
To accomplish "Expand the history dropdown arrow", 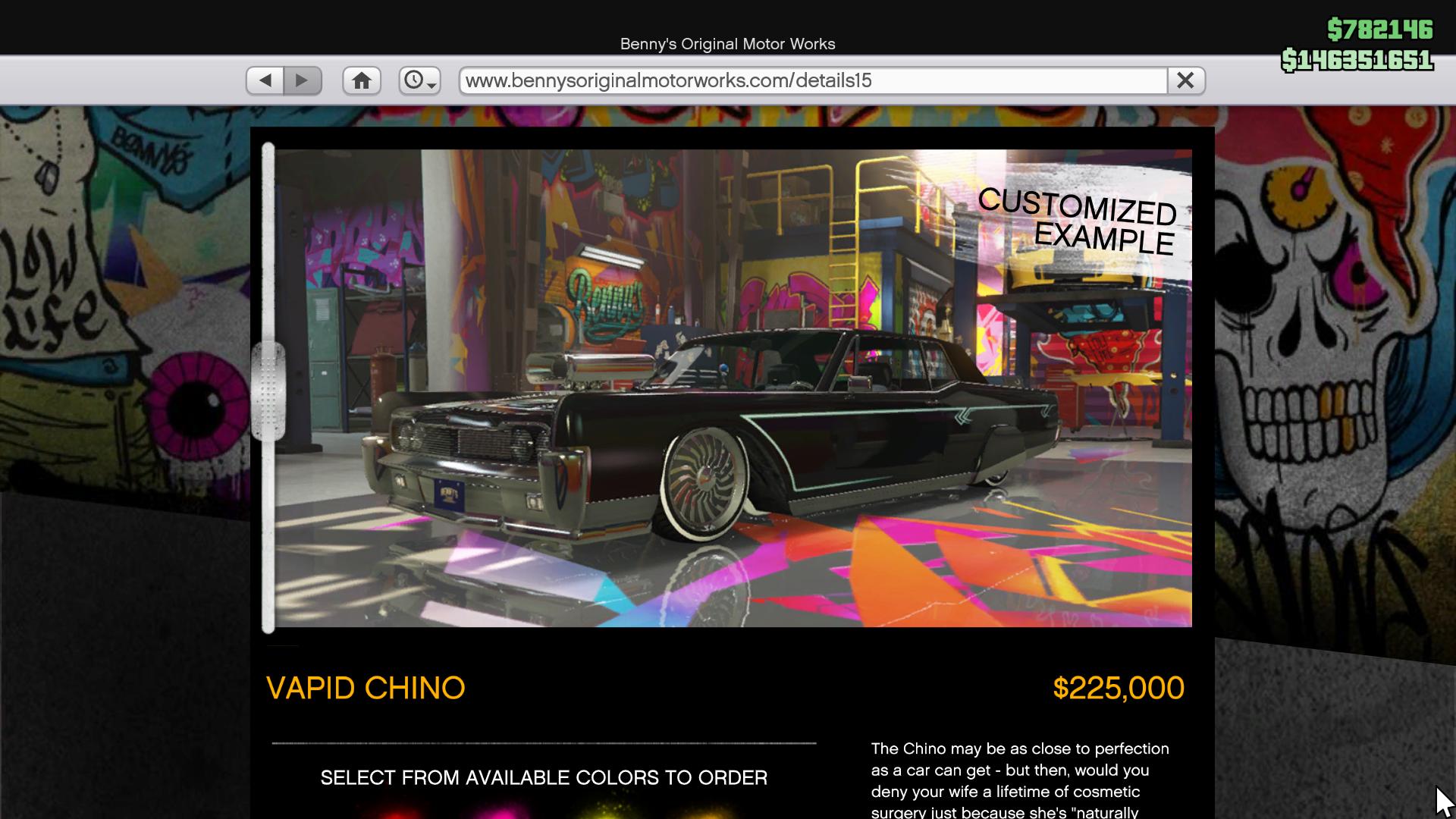I will click(x=432, y=86).
